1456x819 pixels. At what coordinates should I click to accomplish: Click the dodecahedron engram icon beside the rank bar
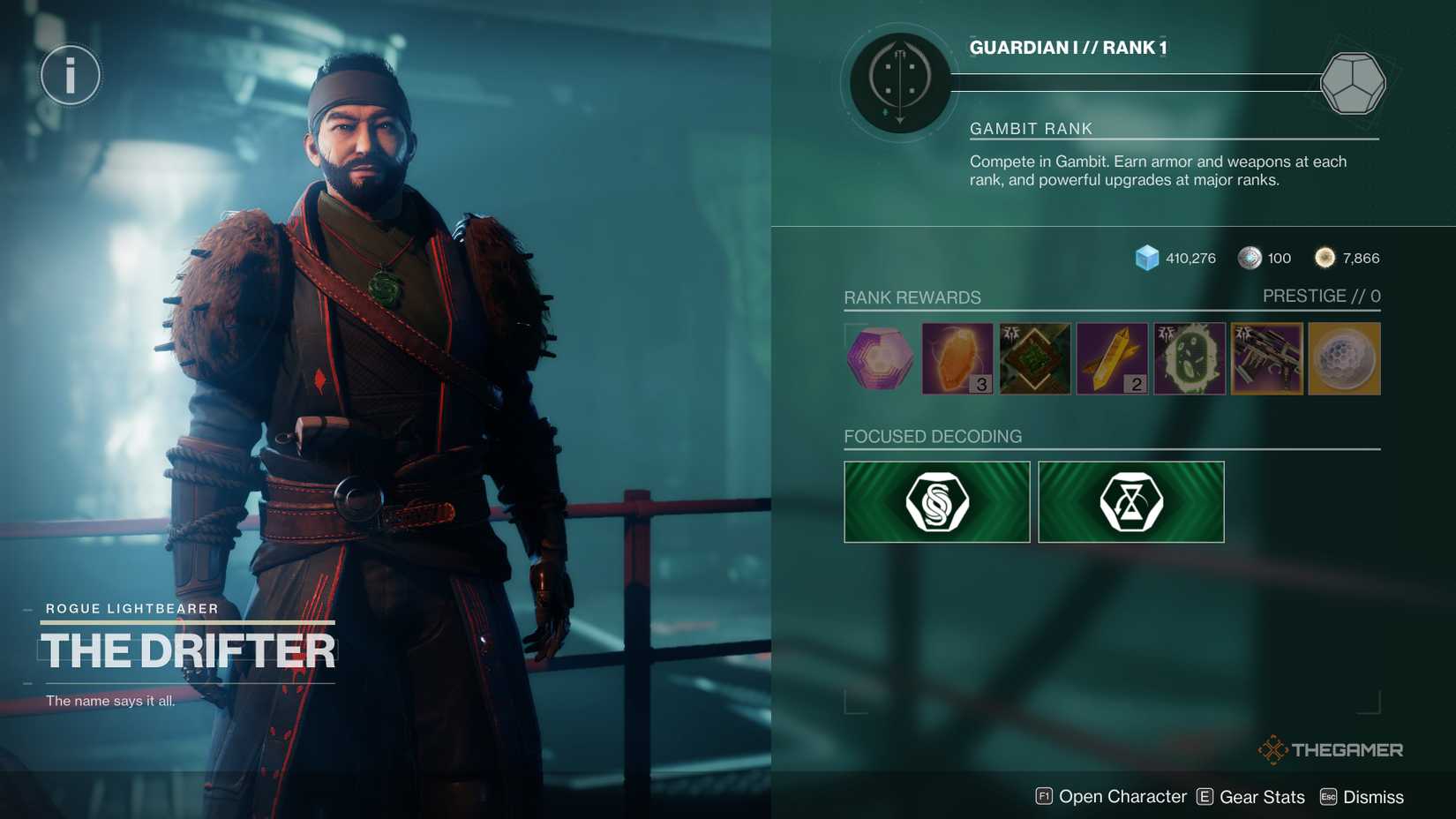(1354, 85)
